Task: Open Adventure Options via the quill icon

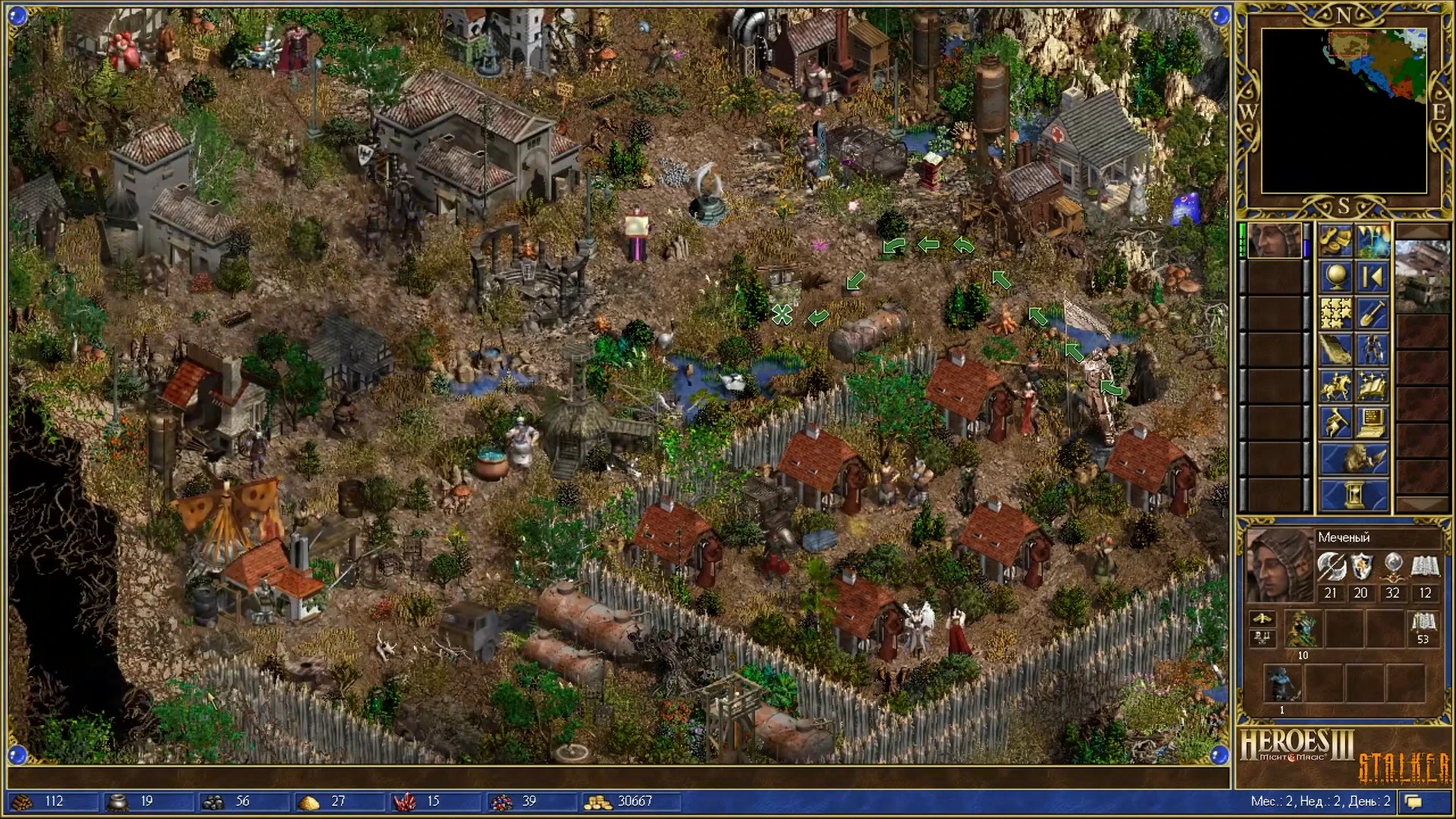Action: tap(1335, 420)
